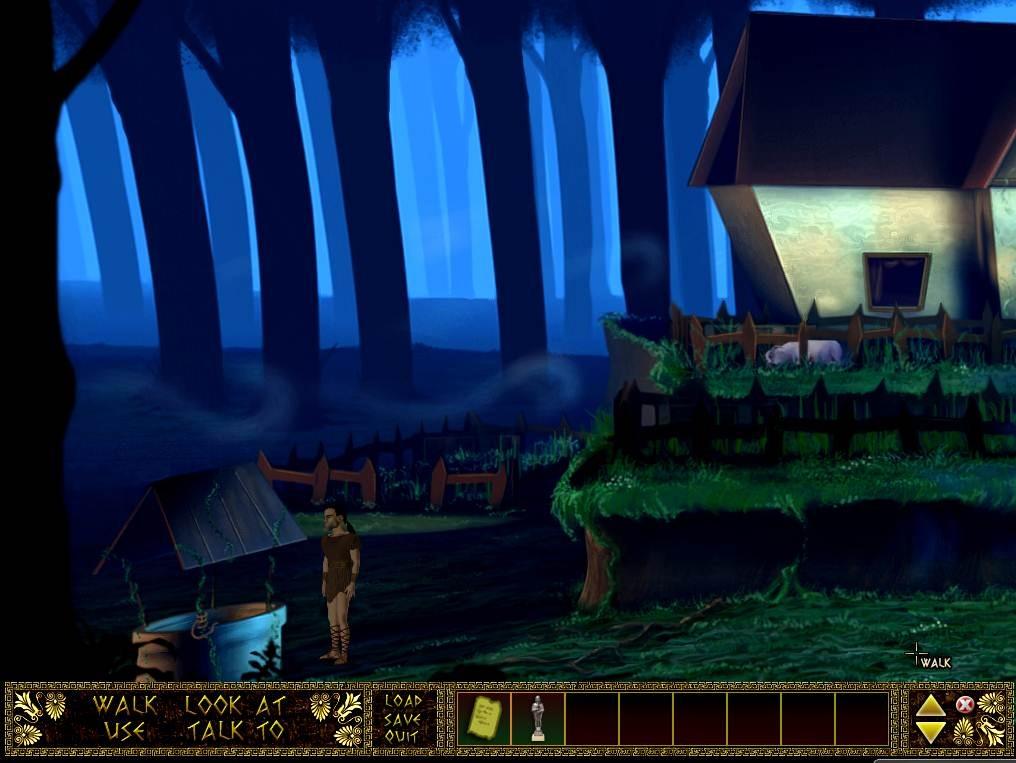
Task: Click the yellow down arrow for inventory
Action: pyautogui.click(x=930, y=733)
